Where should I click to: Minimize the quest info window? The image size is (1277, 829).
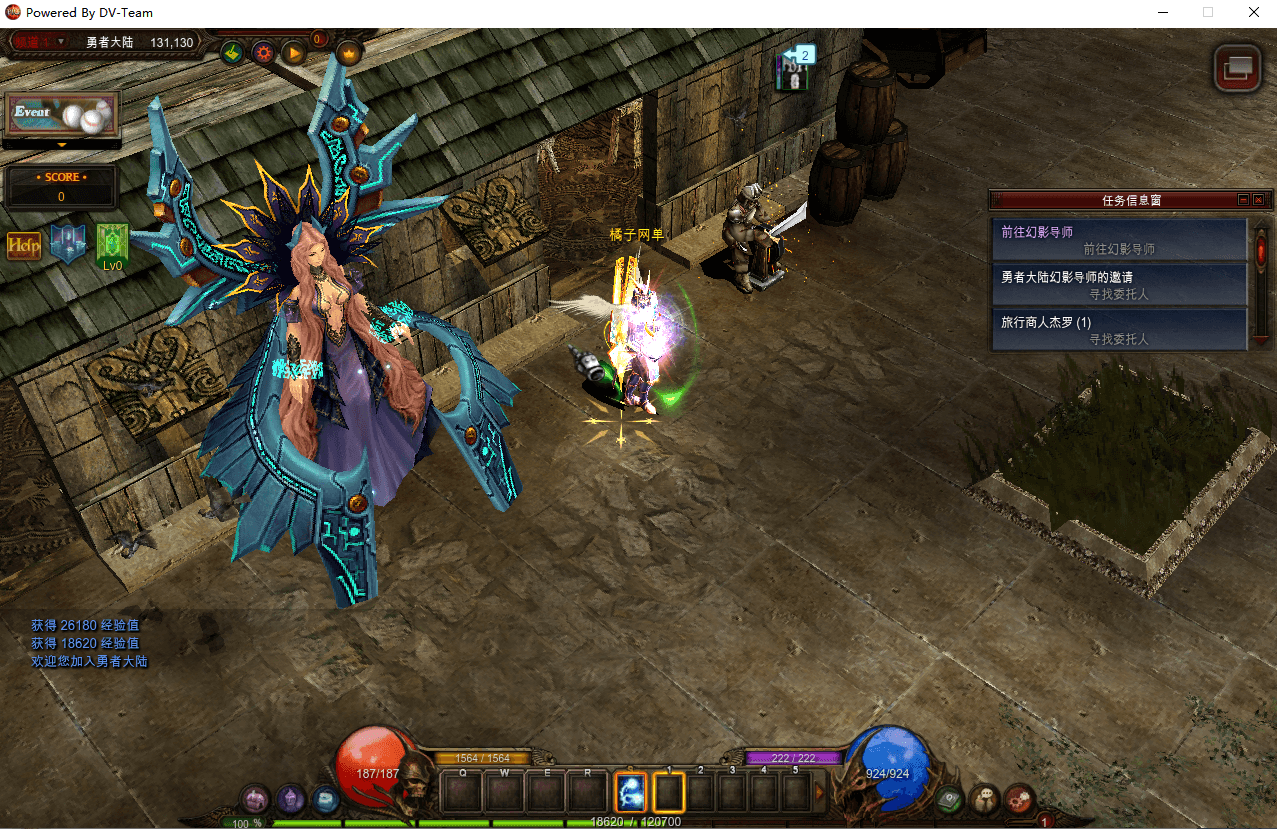pyautogui.click(x=1243, y=200)
